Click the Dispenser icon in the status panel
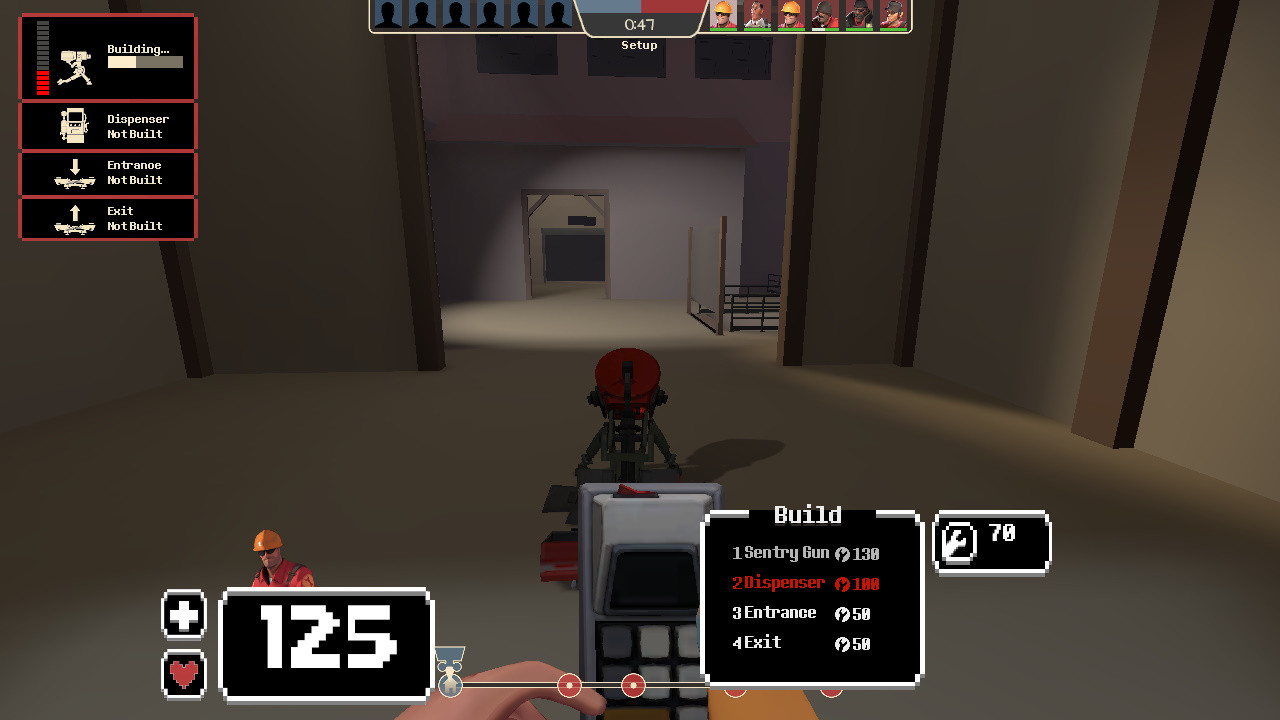Viewport: 1280px width, 720px height. point(75,124)
